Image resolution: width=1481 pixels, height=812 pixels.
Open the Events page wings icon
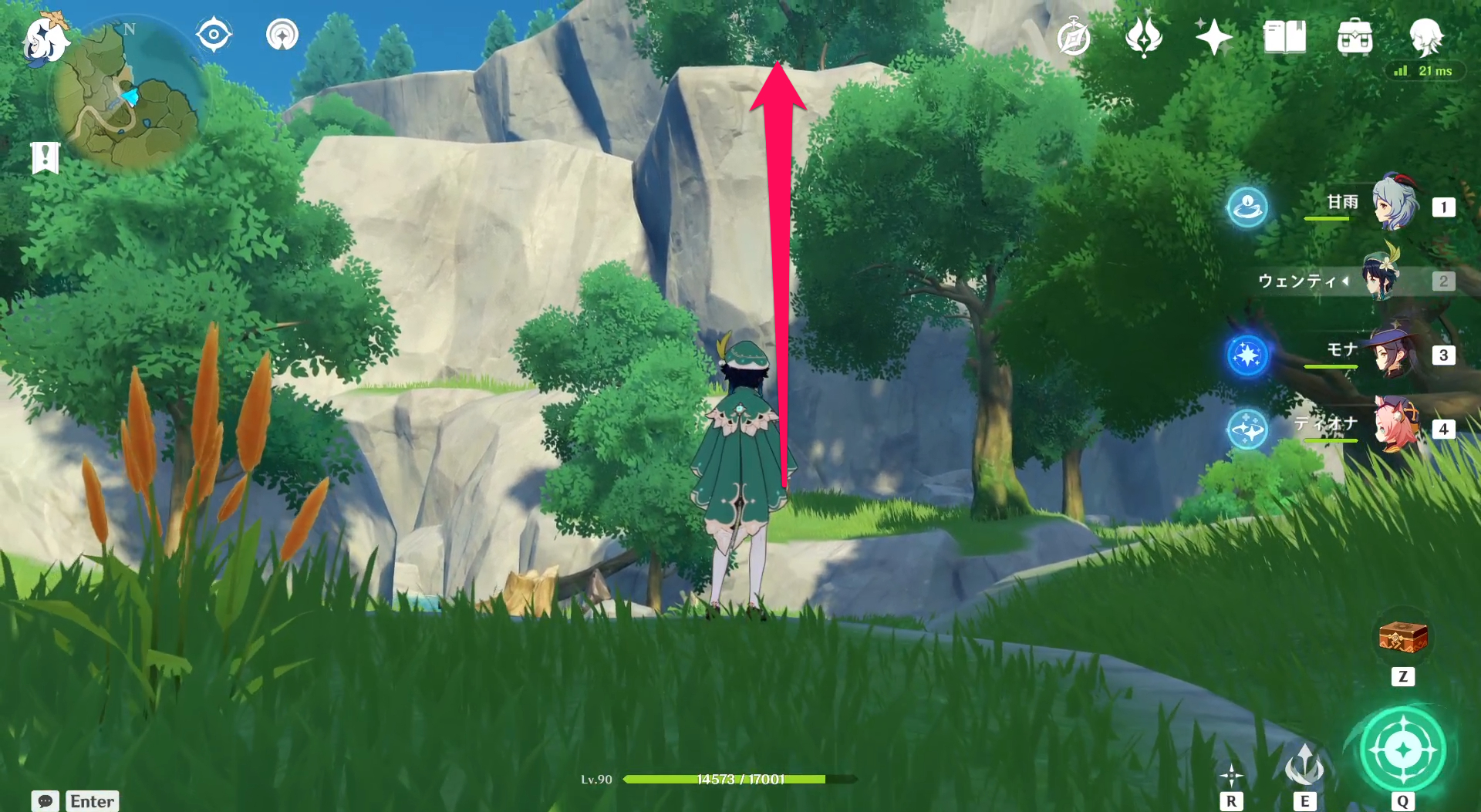(x=1144, y=35)
